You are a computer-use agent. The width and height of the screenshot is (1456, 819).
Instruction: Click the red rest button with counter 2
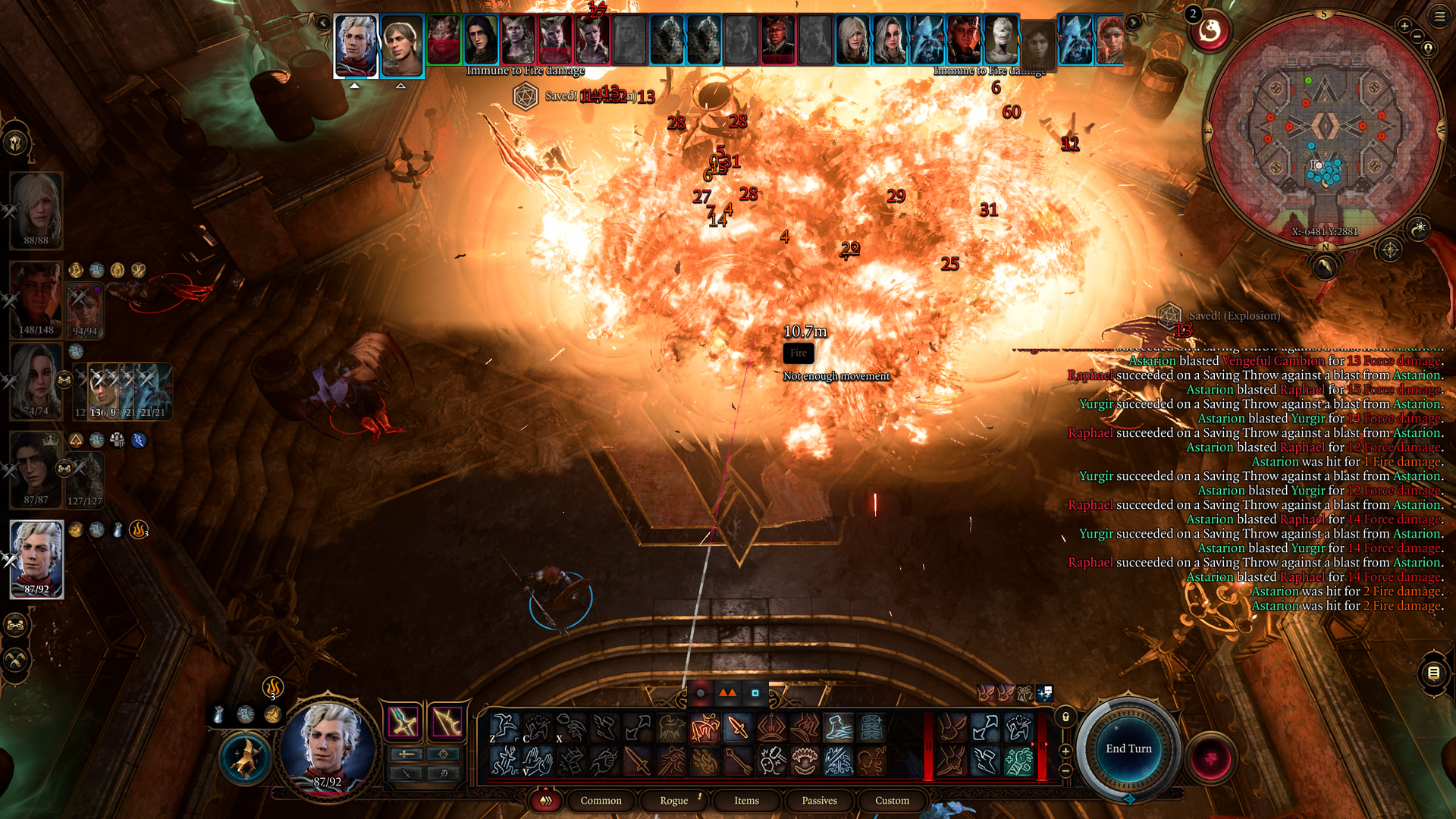pyautogui.click(x=1210, y=32)
